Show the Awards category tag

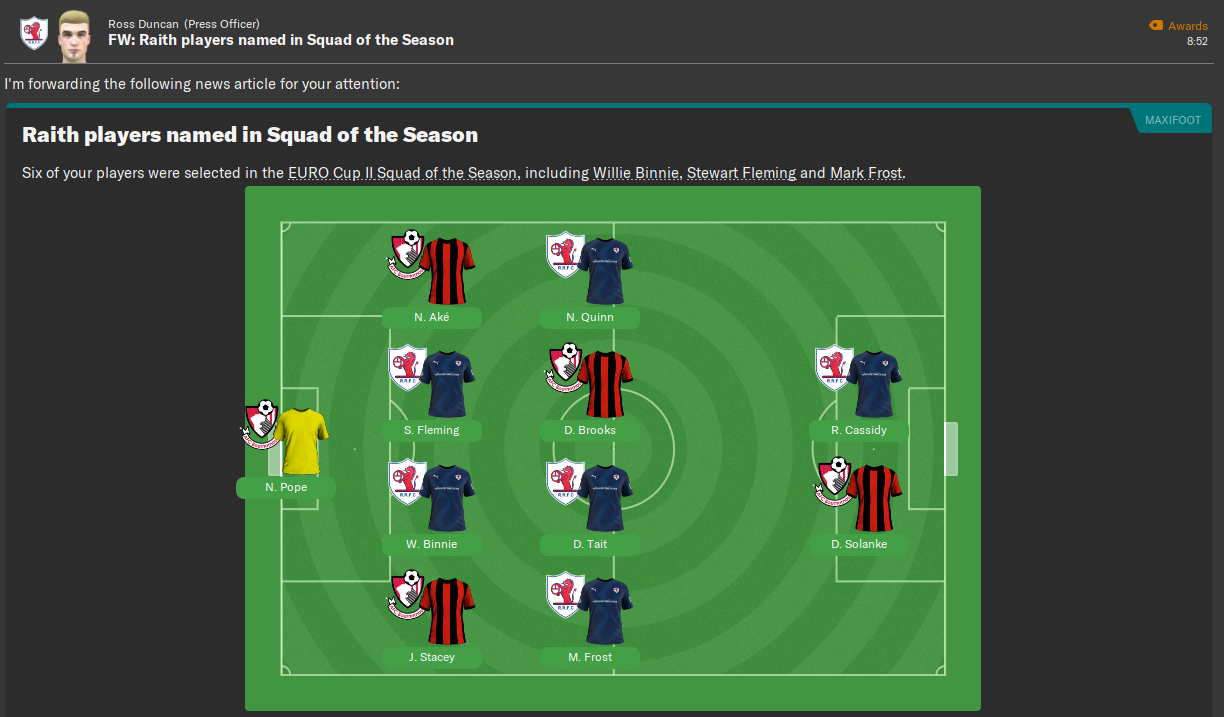pyautogui.click(x=1179, y=26)
